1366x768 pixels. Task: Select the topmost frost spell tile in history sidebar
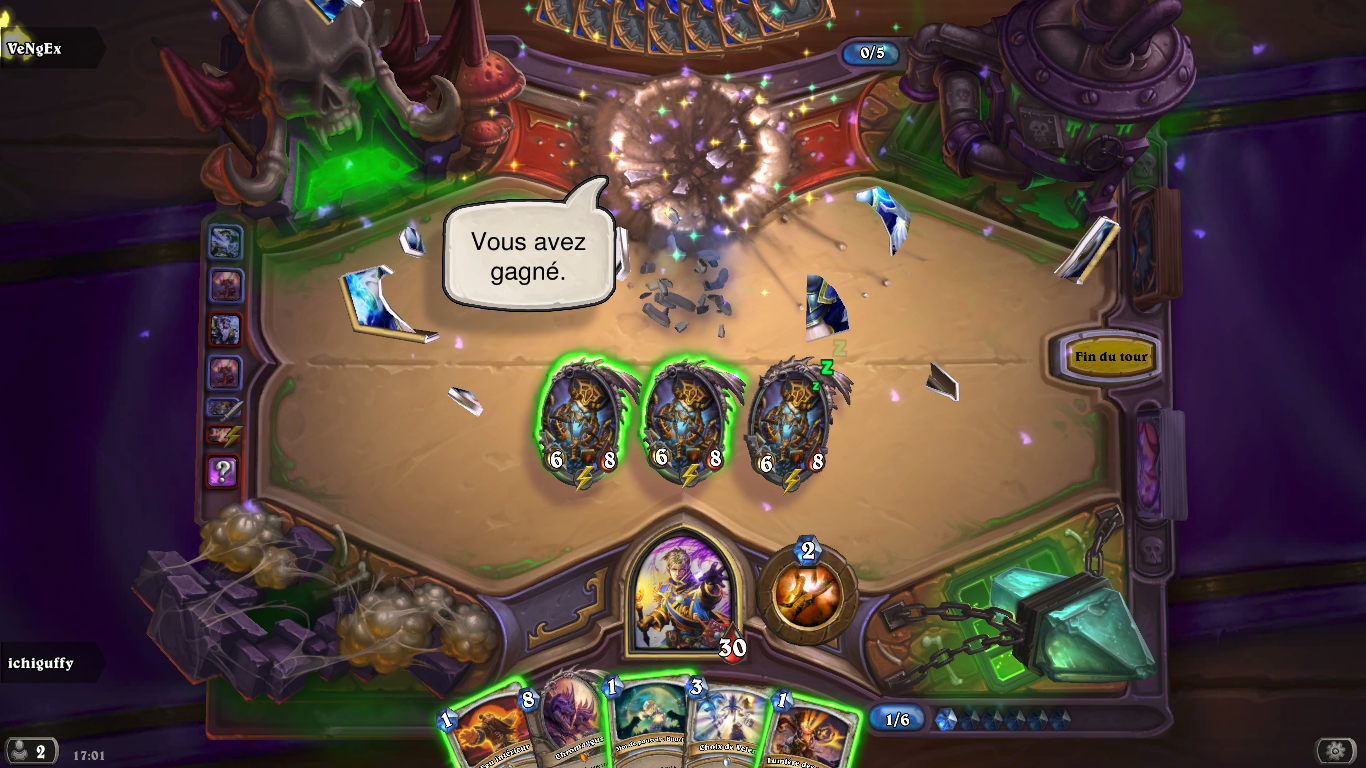click(225, 243)
